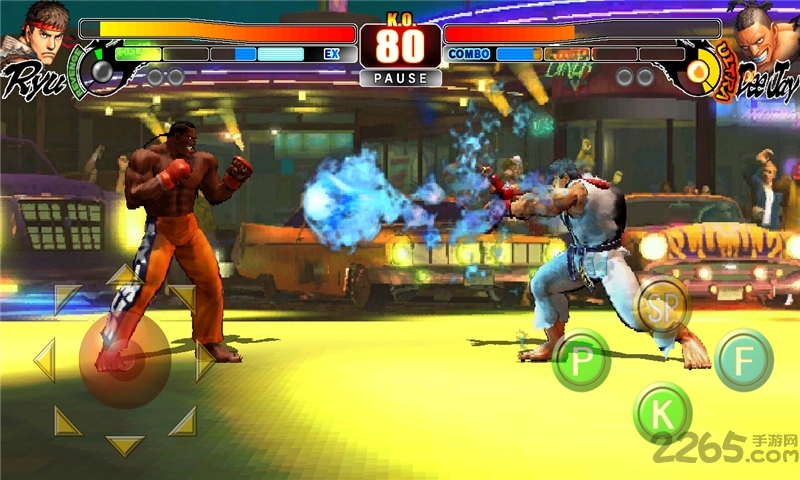Activate the F focus attack button
This screenshot has width=800, height=480.
coord(743,360)
